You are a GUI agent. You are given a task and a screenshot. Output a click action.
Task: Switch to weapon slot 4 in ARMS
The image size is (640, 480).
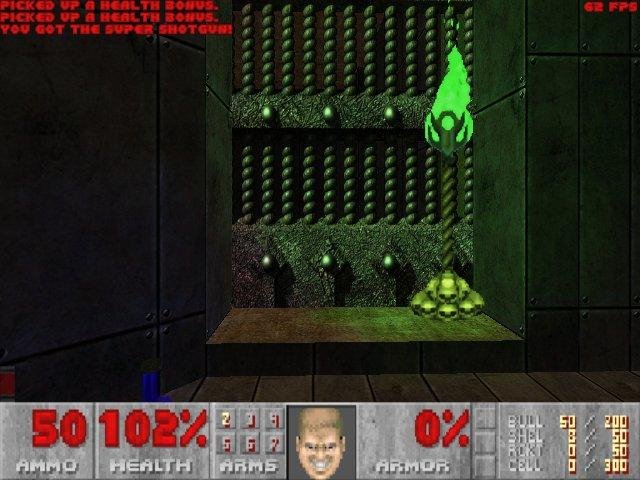click(273, 420)
